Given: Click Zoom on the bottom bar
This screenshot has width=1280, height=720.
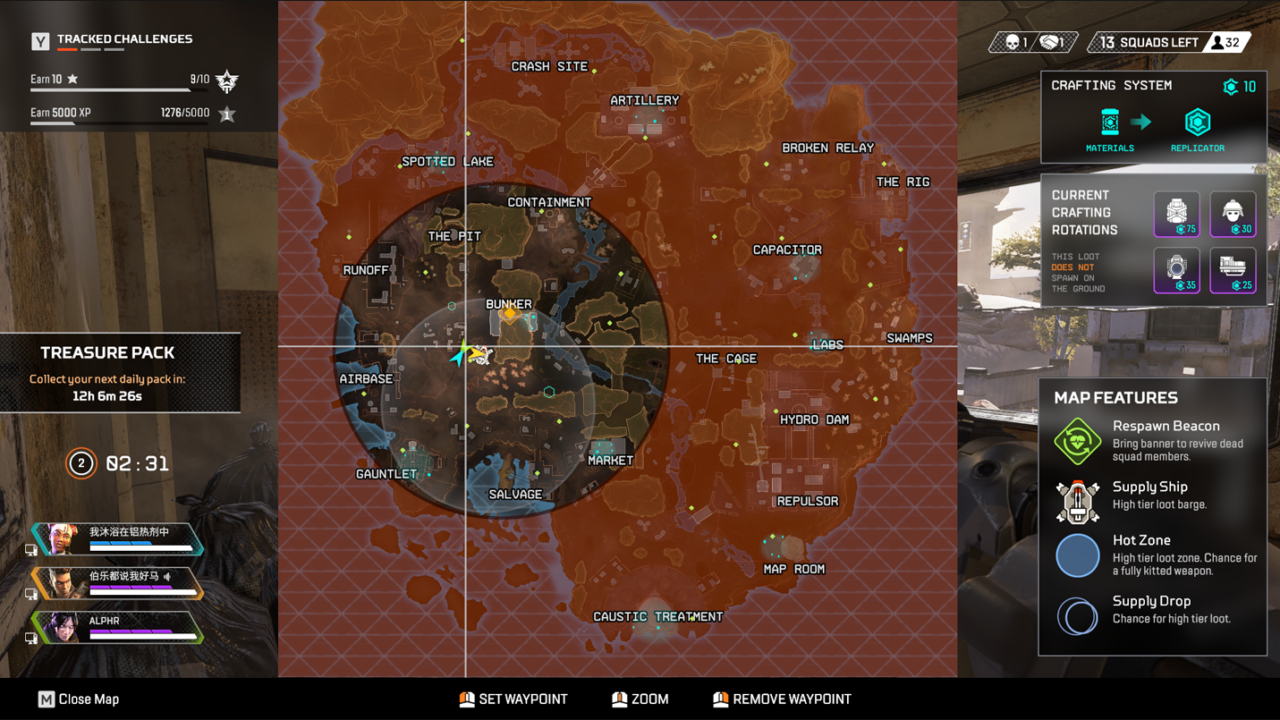Looking at the screenshot, I should [x=640, y=699].
